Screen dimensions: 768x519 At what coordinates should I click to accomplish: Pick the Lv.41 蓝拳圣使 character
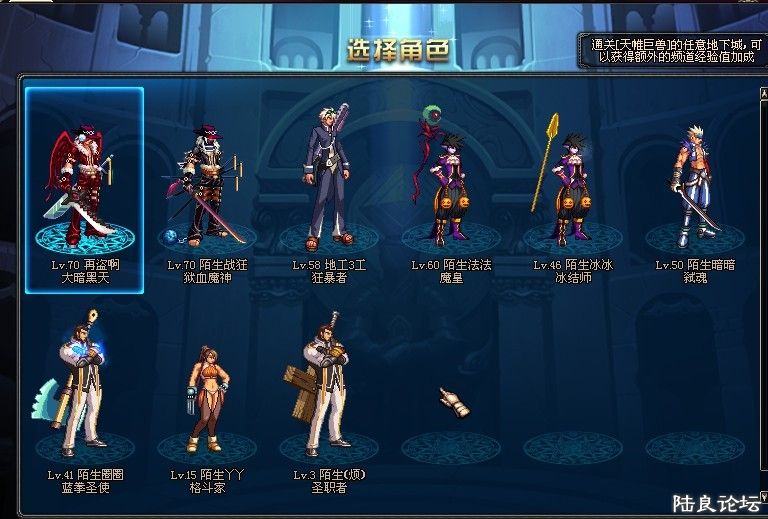coord(84,390)
